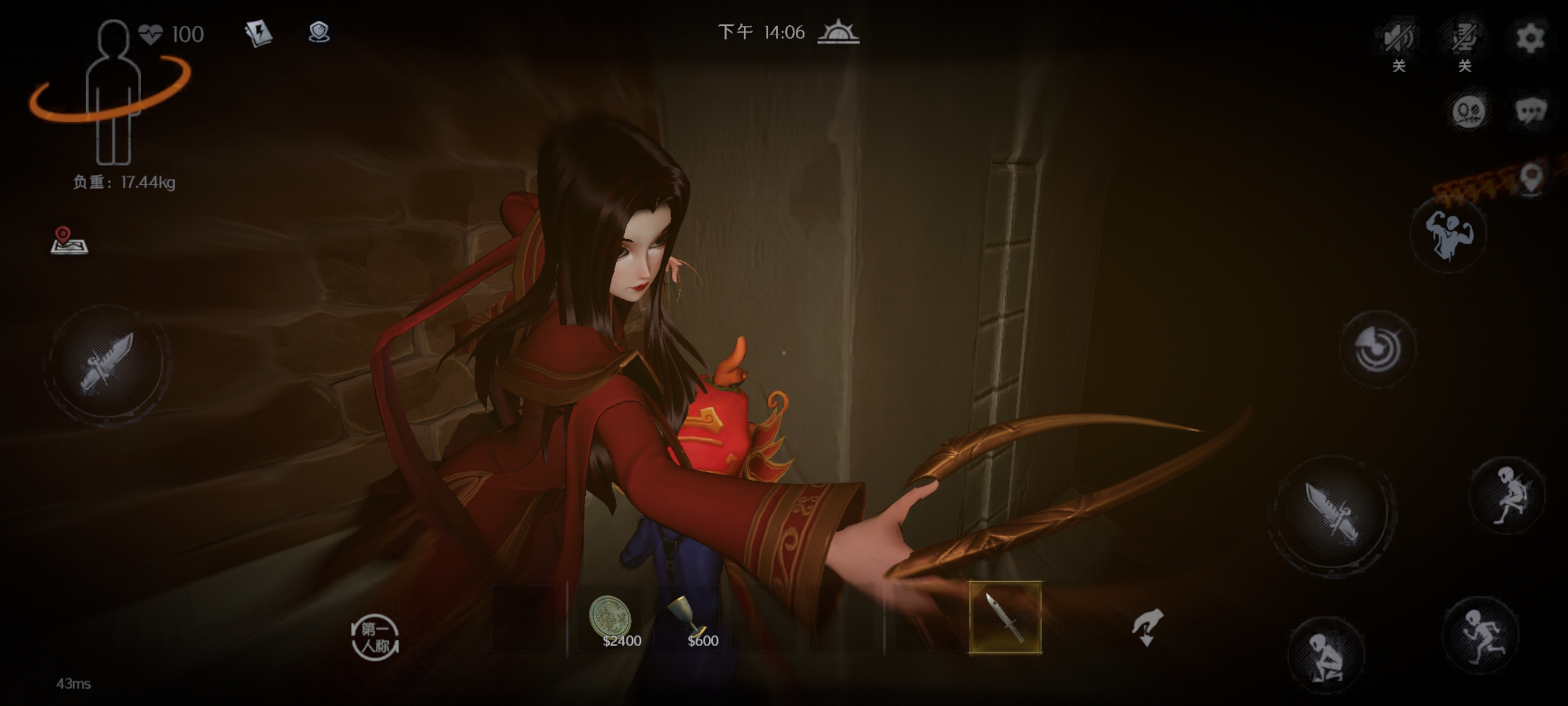Open the shield badge icon
The width and height of the screenshot is (1568, 706).
pyautogui.click(x=319, y=32)
